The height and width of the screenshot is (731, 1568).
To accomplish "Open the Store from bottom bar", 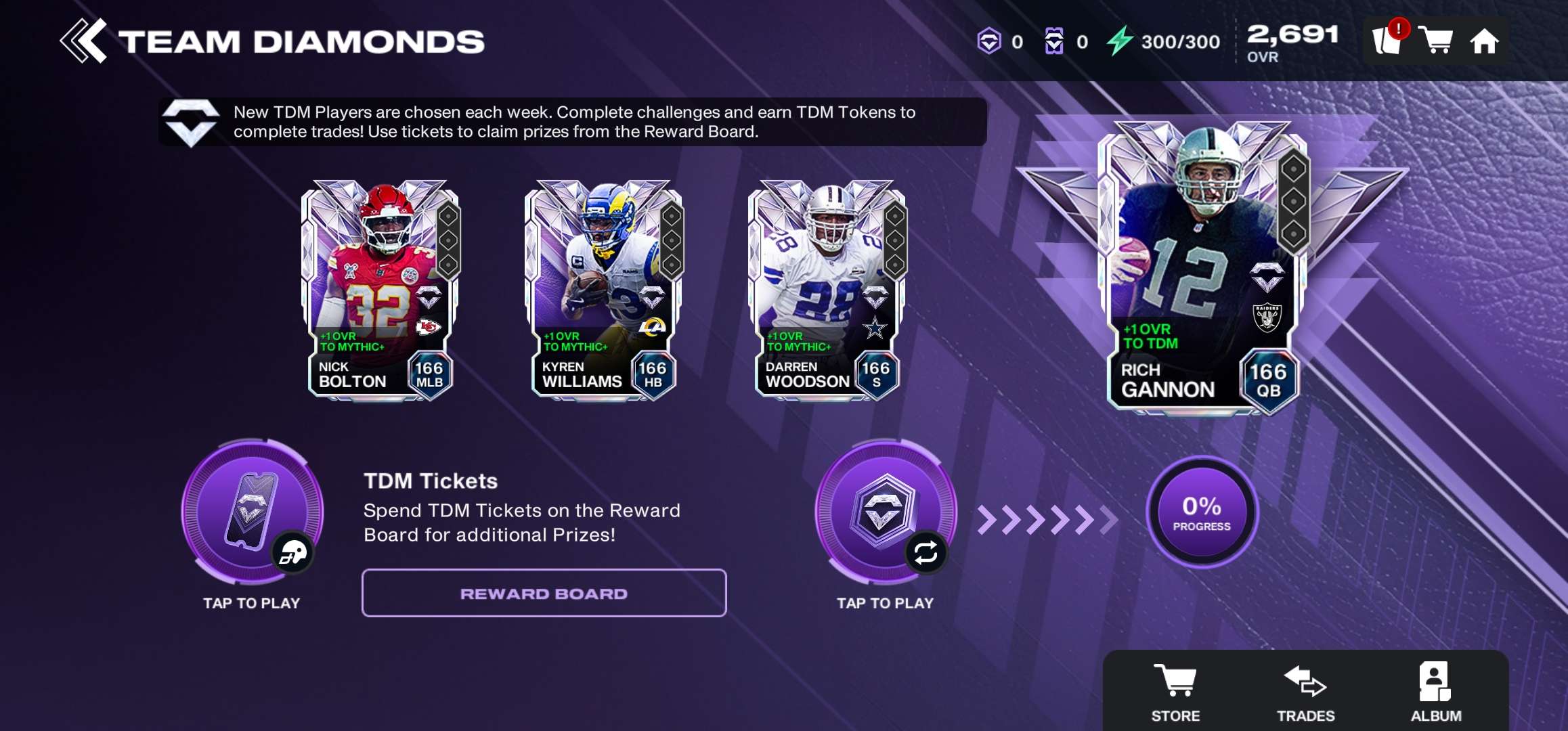I will click(1175, 691).
